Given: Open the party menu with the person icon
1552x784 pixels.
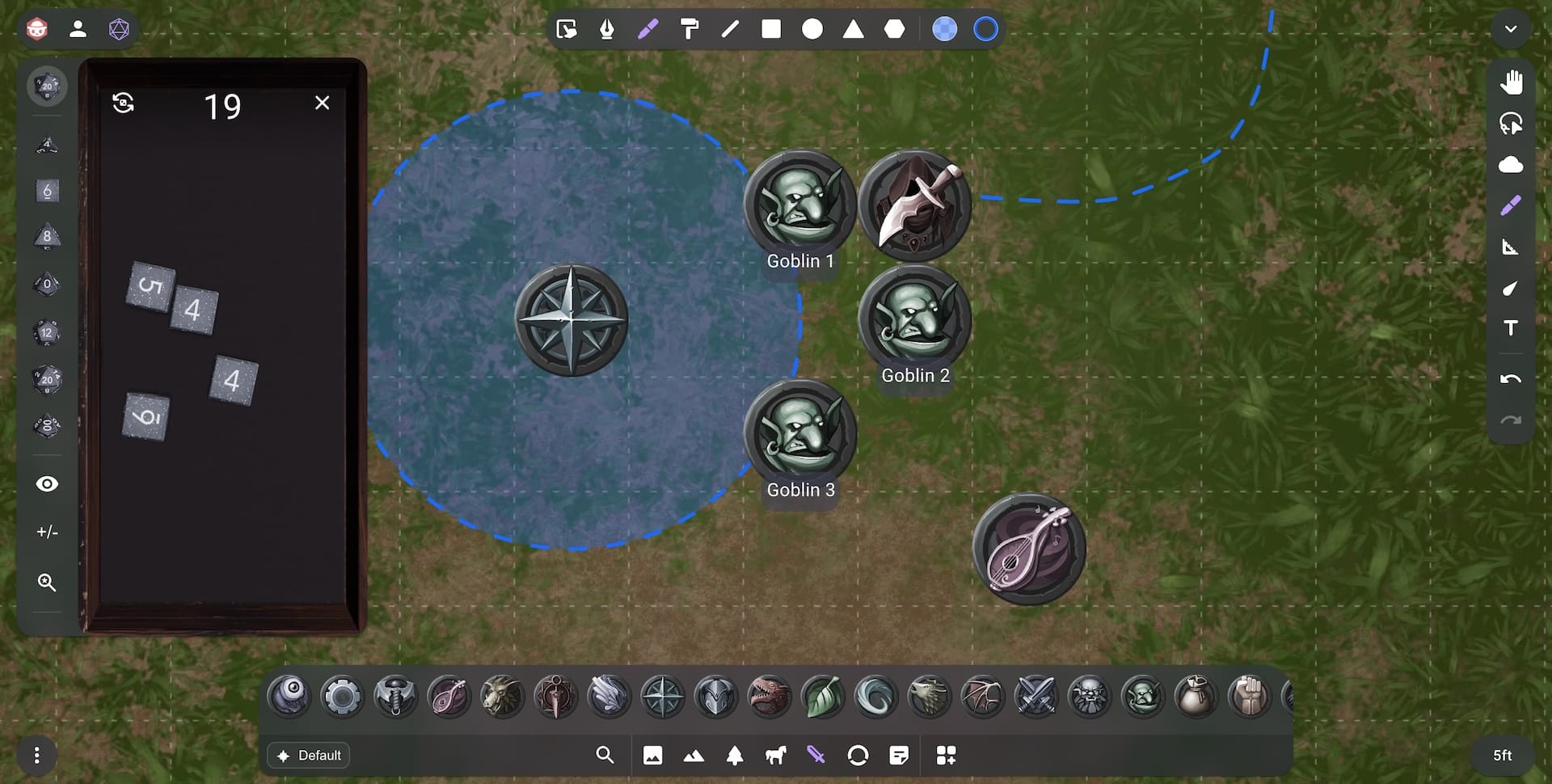Looking at the screenshot, I should (x=78, y=28).
